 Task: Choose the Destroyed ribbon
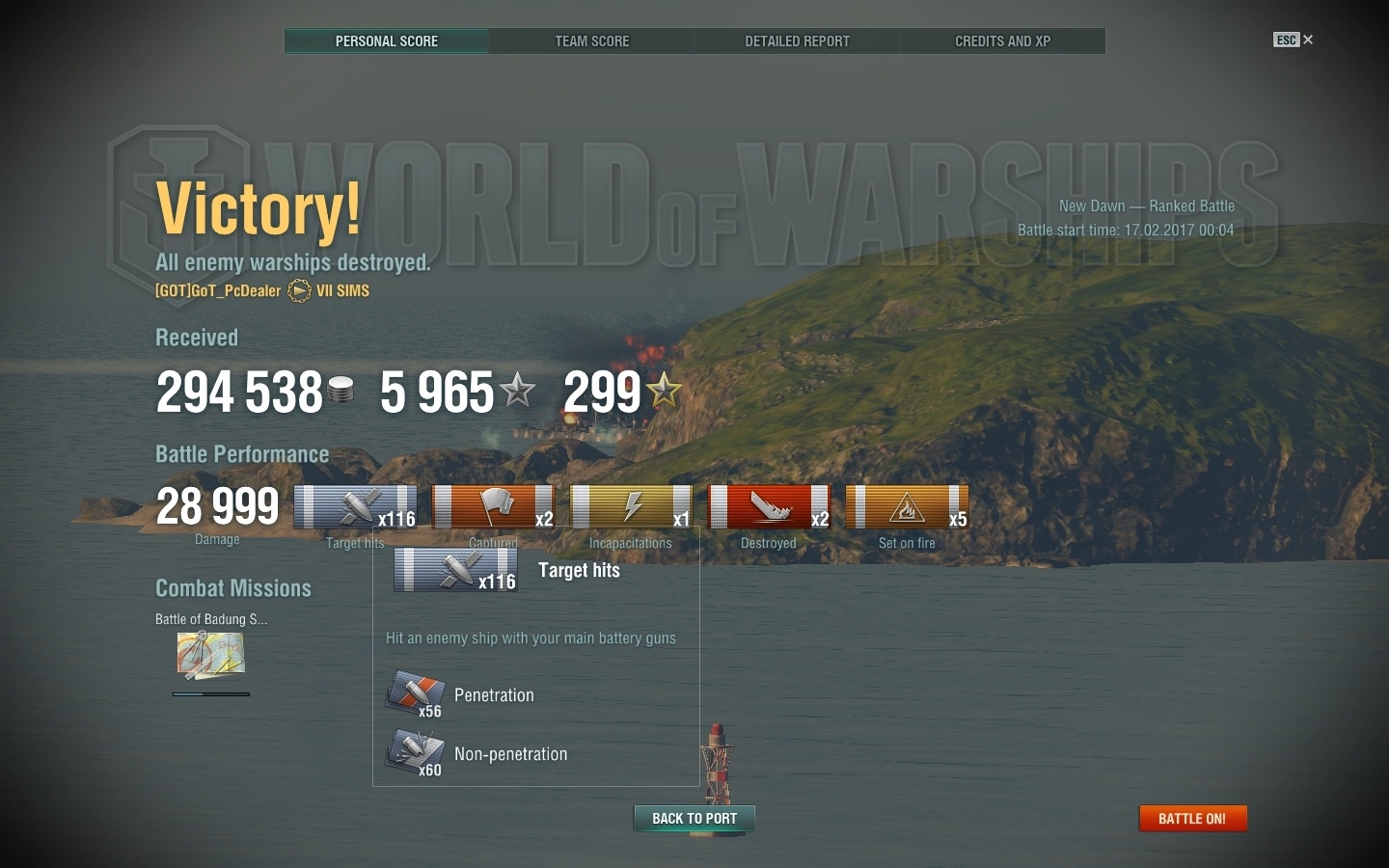pyautogui.click(x=769, y=507)
